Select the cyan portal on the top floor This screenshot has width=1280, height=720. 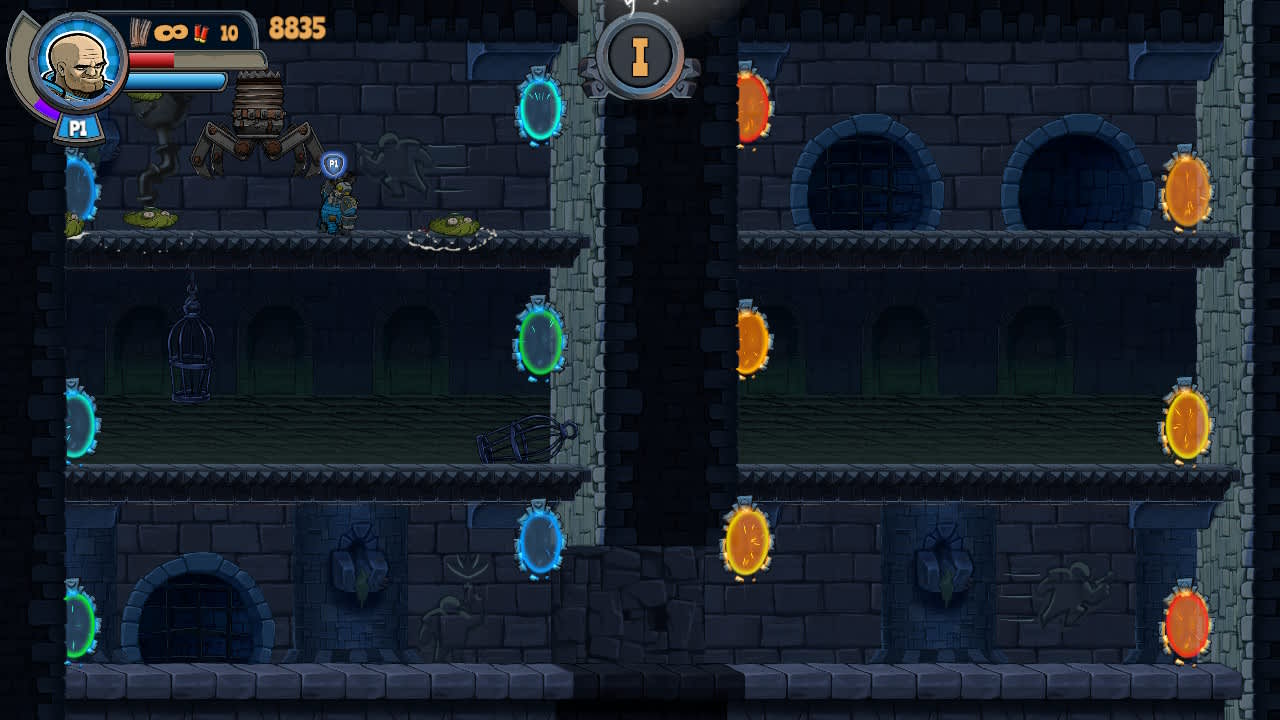pos(540,110)
